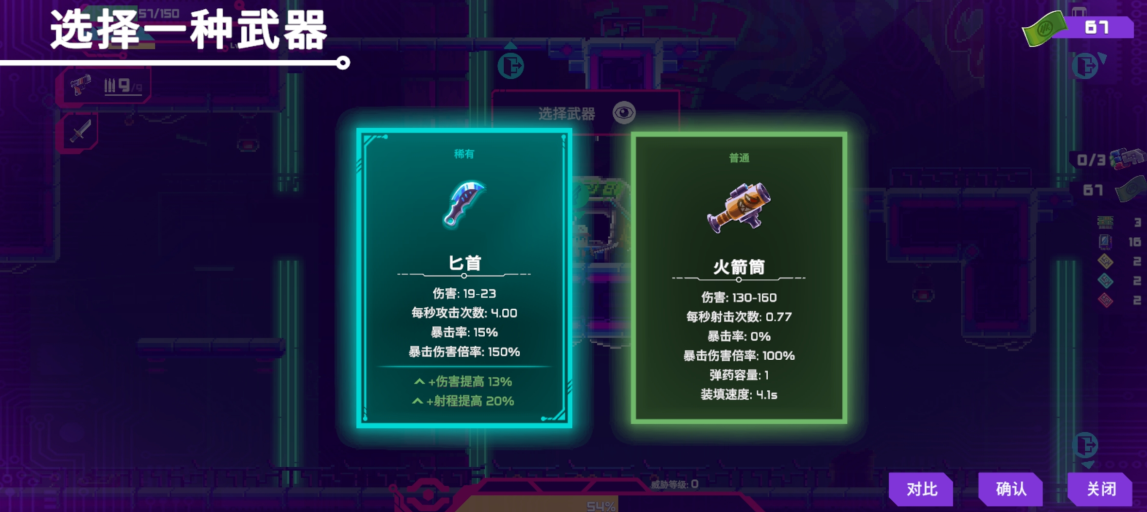This screenshot has width=1147, height=512.
Task: Confirm weapon choice with 确认
Action: click(x=1010, y=489)
